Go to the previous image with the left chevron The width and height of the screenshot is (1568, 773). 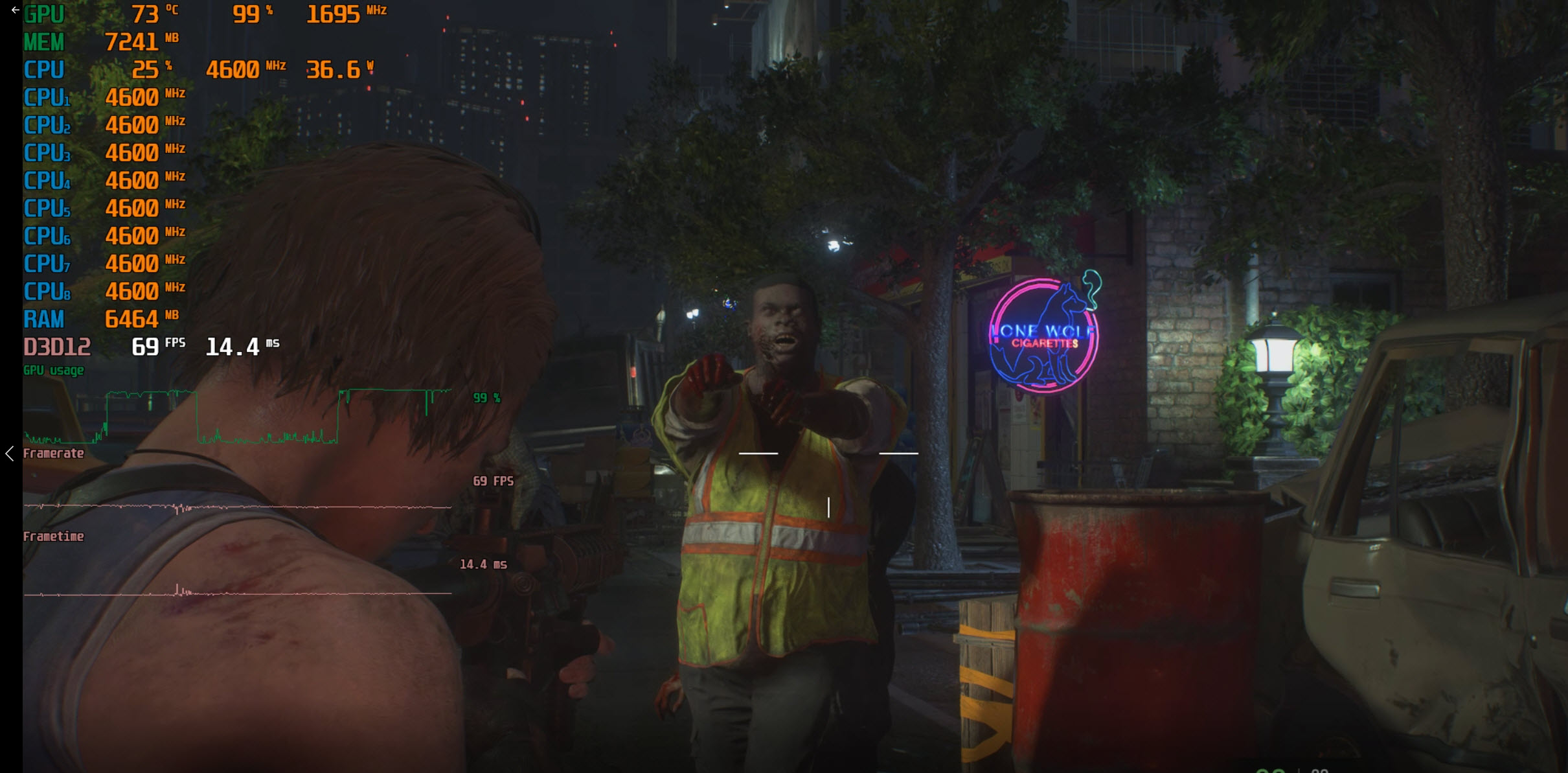point(10,454)
